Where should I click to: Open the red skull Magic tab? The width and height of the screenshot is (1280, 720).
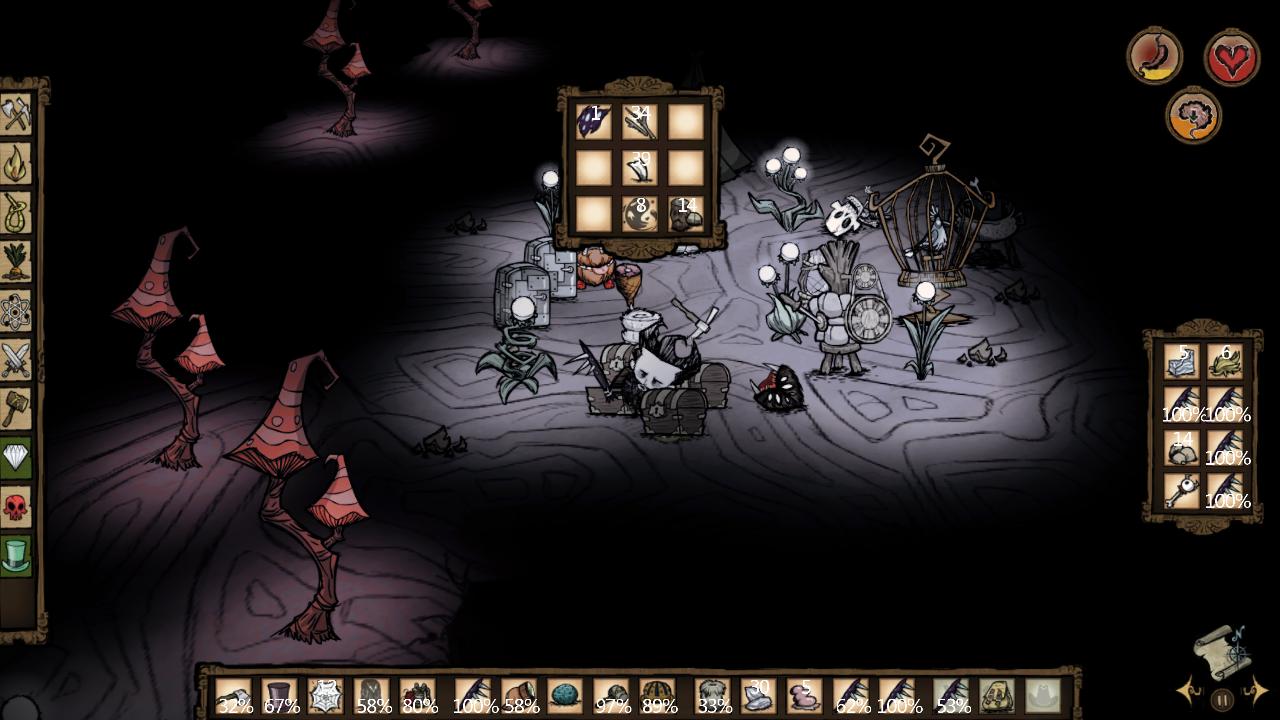point(17,507)
